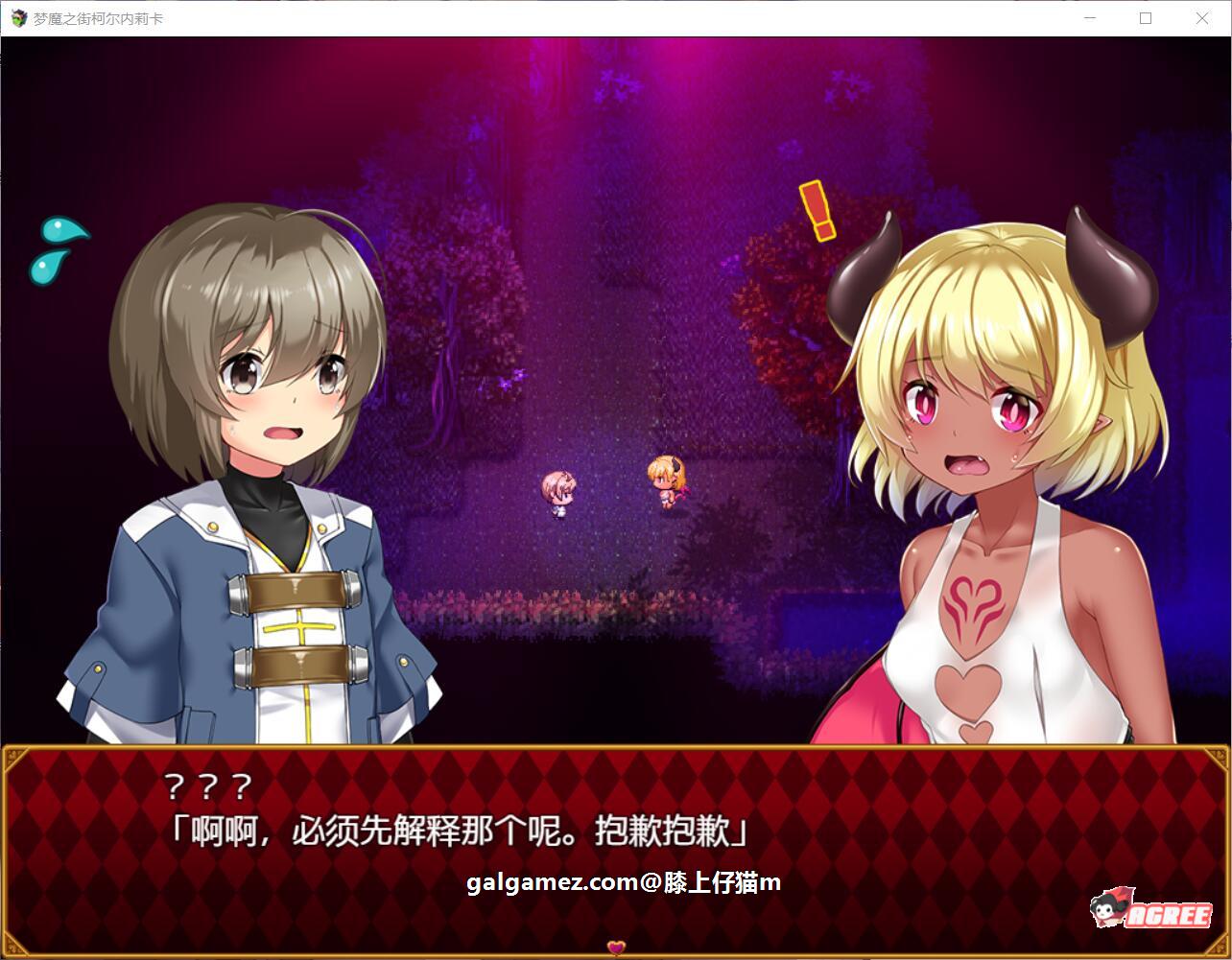Click the red exclamation mark above the demon girl
The image size is (1232, 960).
(x=817, y=211)
